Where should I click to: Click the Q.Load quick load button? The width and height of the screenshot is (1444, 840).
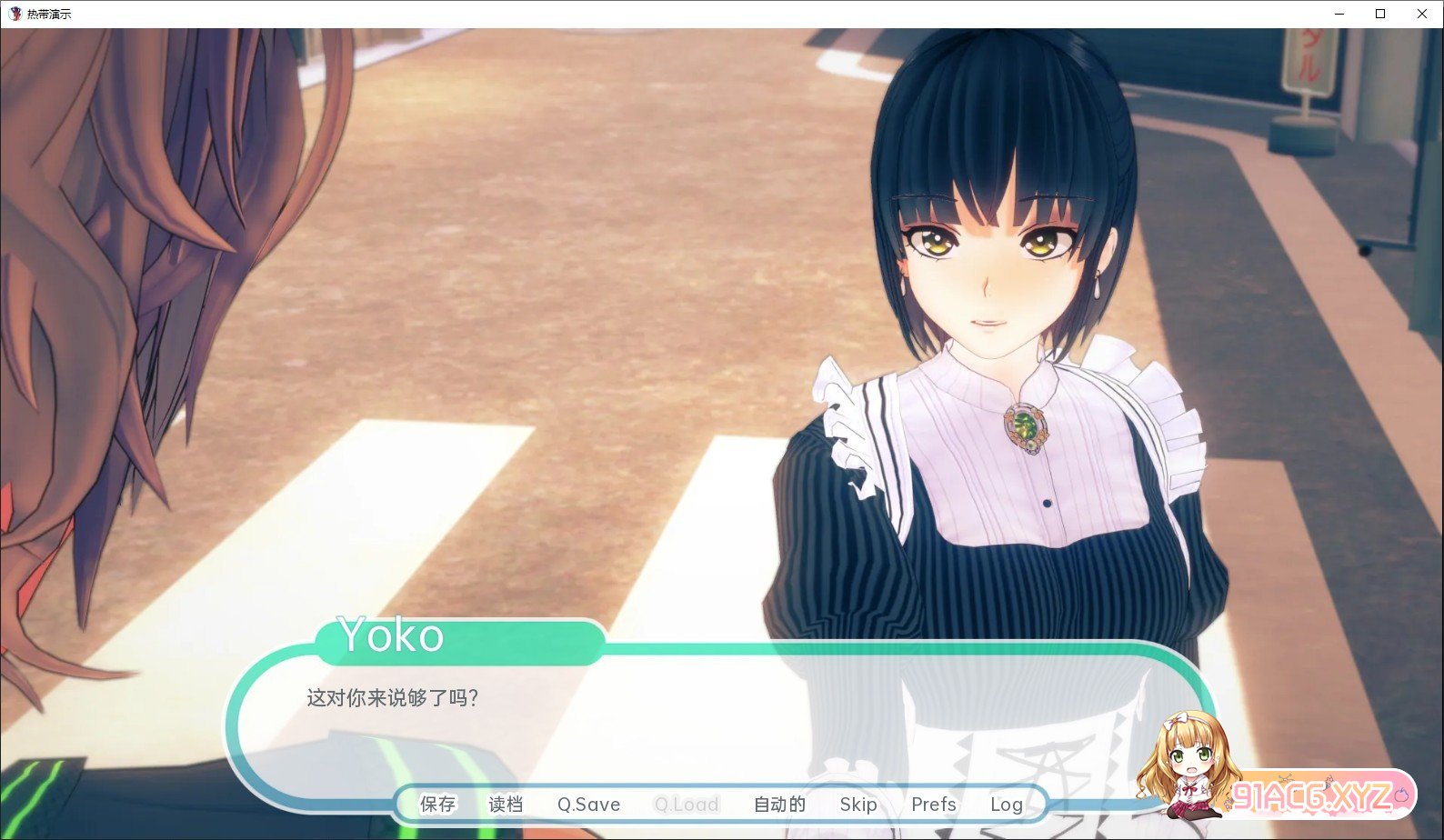click(687, 805)
